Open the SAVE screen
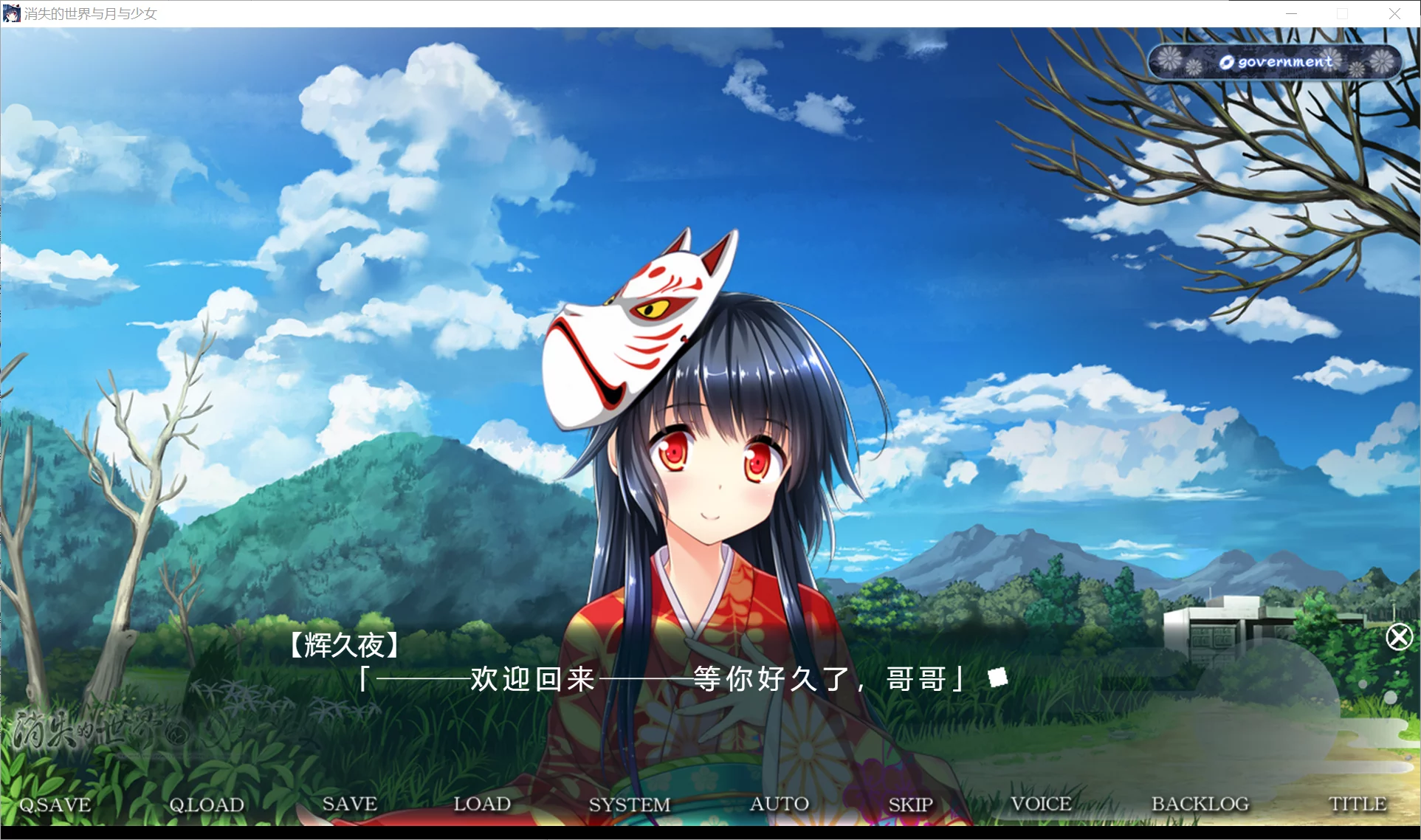This screenshot has width=1421, height=840. click(350, 805)
